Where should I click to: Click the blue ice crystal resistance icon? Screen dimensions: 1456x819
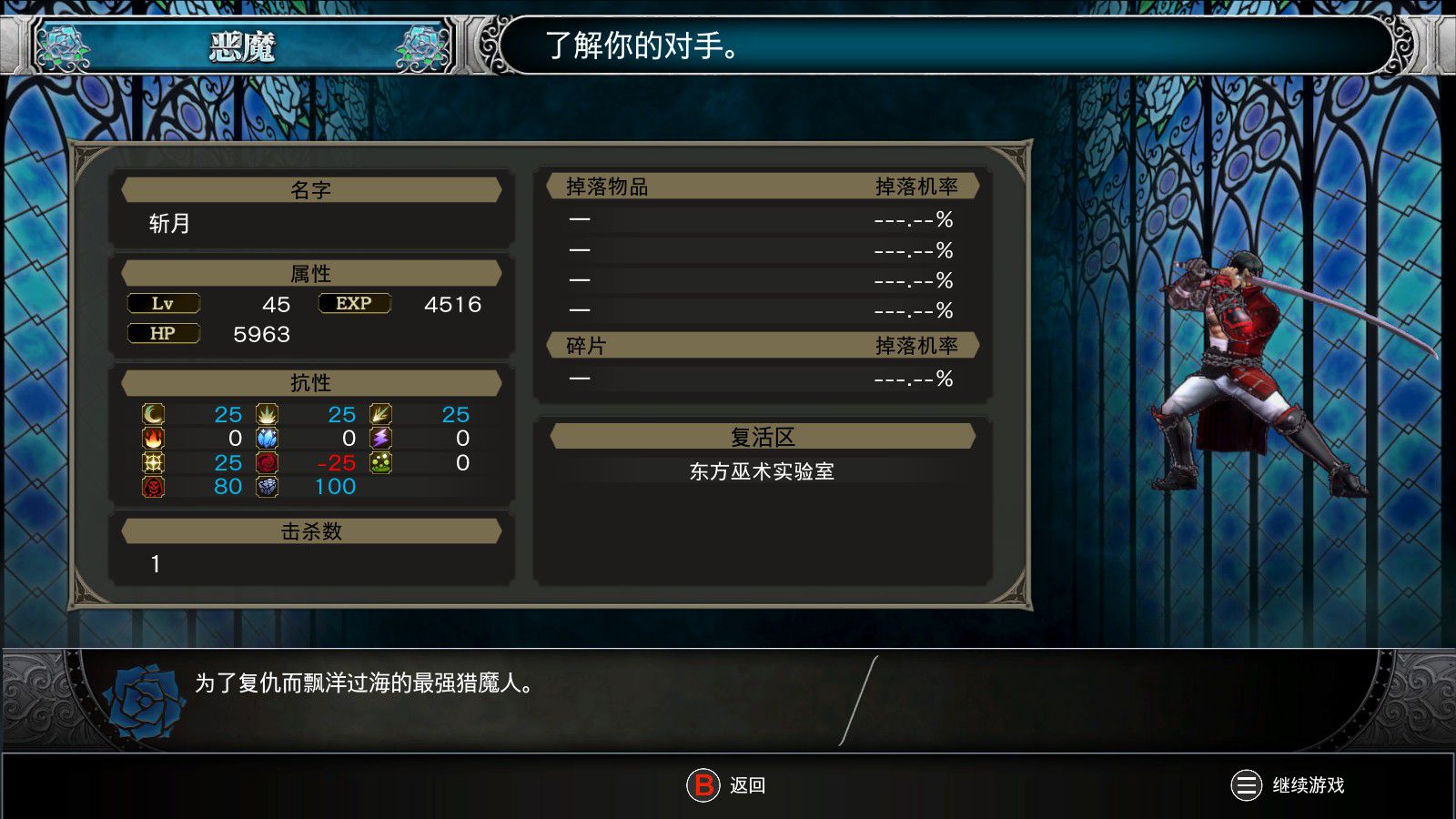[266, 438]
